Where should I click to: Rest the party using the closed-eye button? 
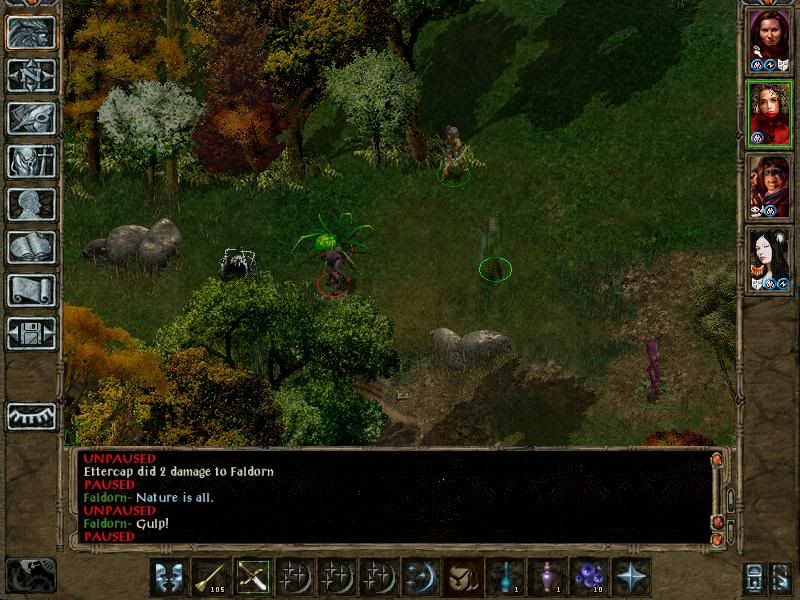(31, 416)
